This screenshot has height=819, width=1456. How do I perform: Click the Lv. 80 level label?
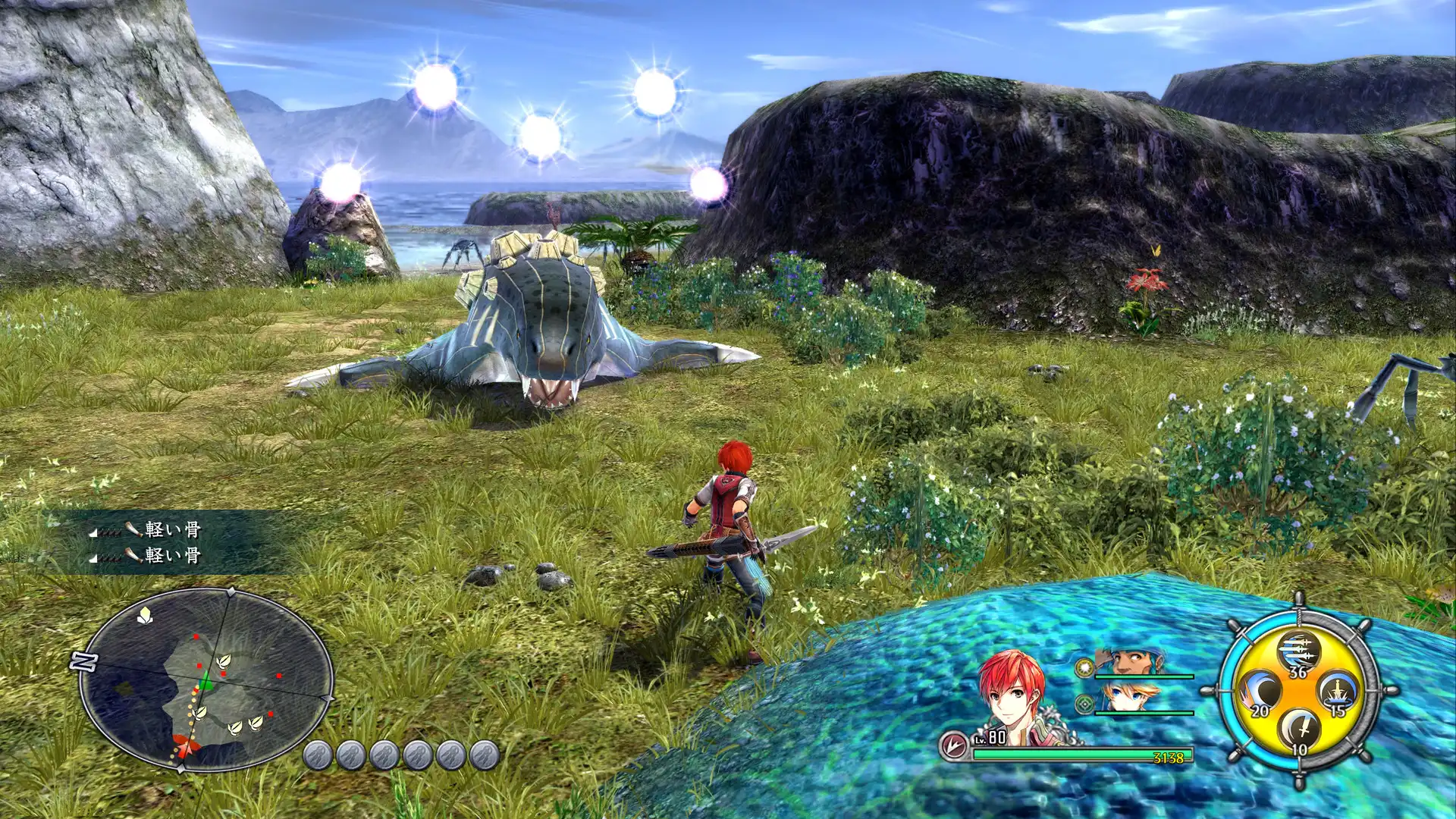pos(990,737)
